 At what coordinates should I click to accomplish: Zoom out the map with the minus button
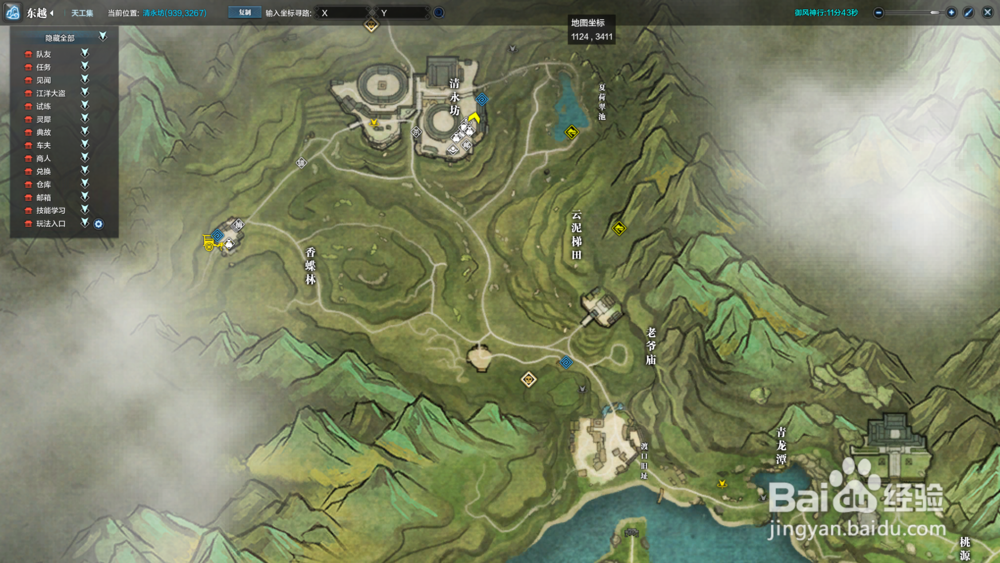[878, 13]
